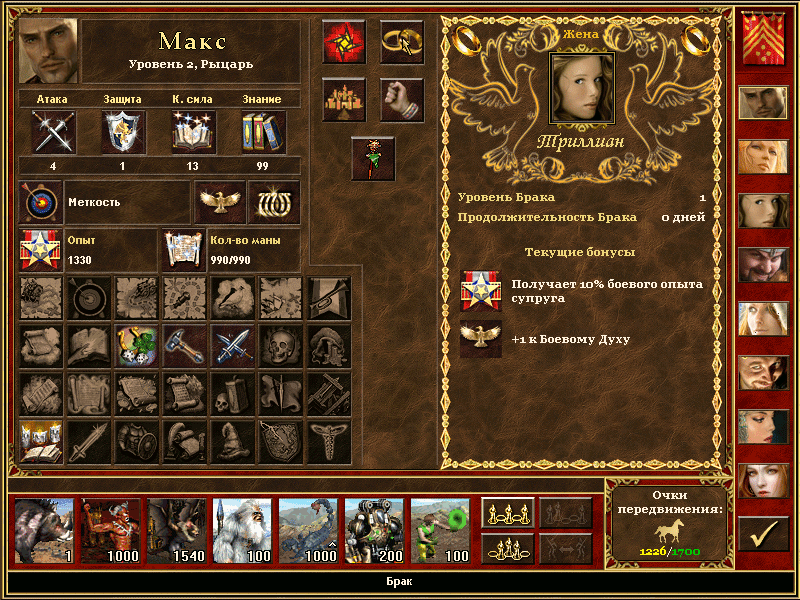Click the Attack crossed swords stat

(52, 131)
